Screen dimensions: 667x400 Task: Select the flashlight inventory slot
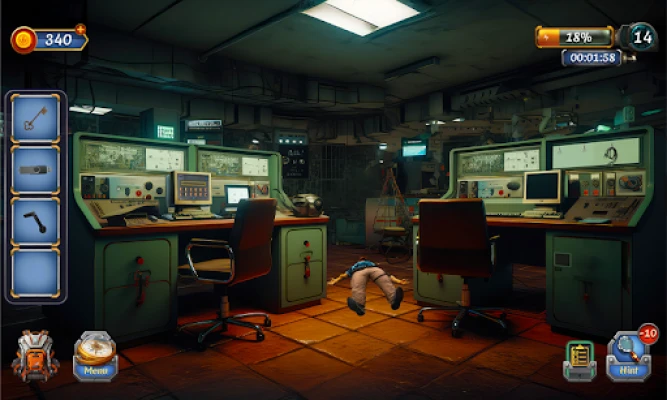(36, 171)
